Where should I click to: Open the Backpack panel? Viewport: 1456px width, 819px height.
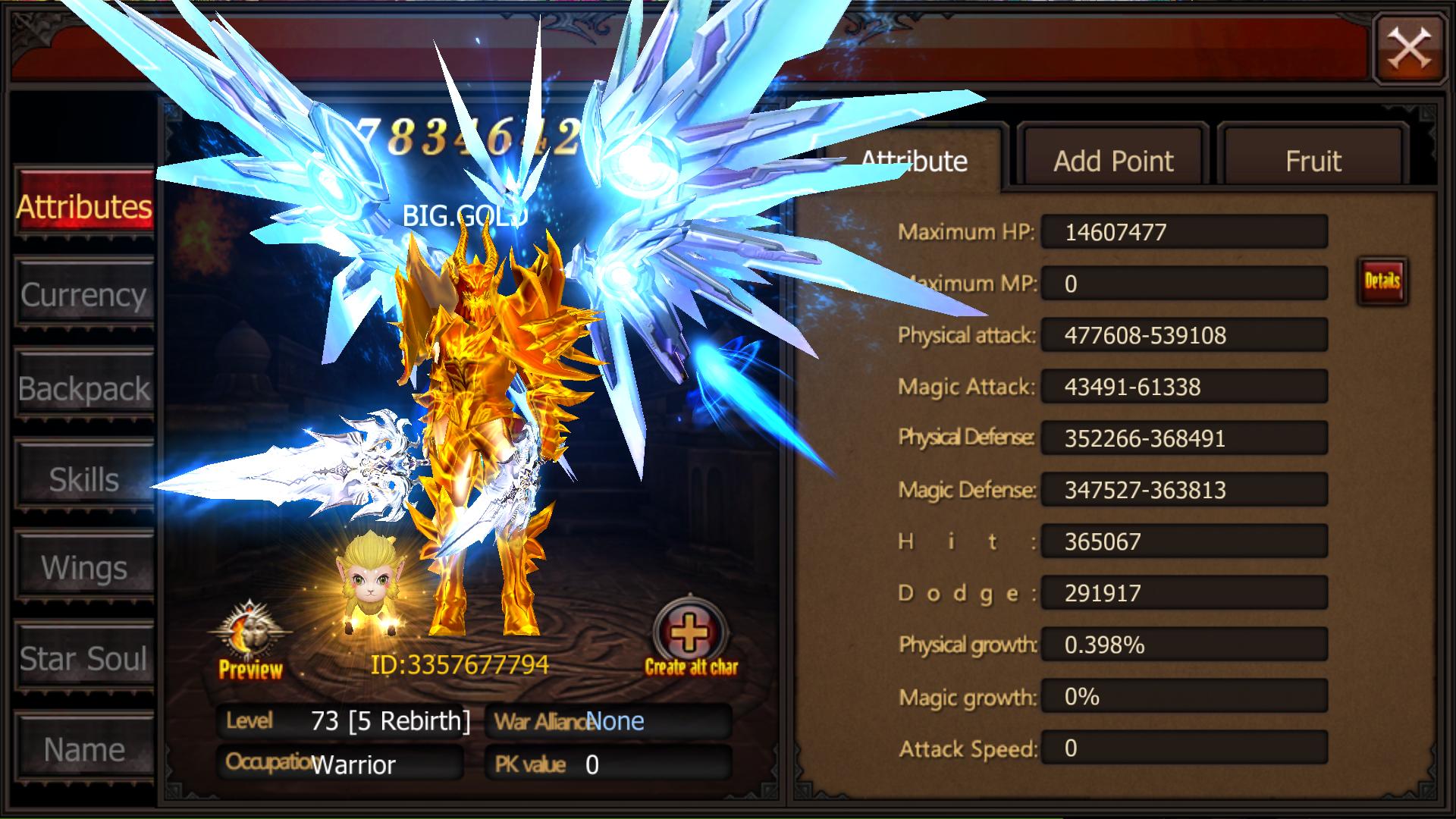pos(85,389)
